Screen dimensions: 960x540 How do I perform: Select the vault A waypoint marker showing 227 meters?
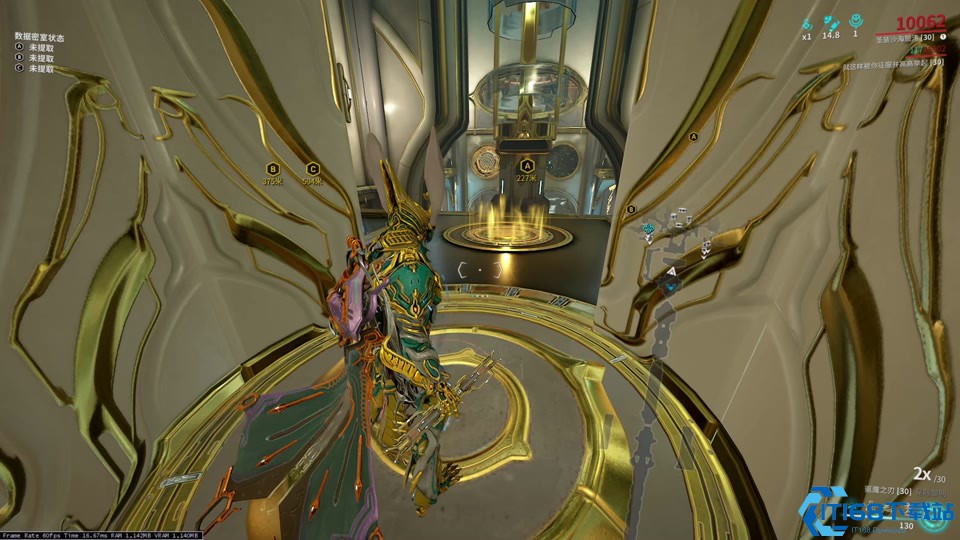coord(528,167)
